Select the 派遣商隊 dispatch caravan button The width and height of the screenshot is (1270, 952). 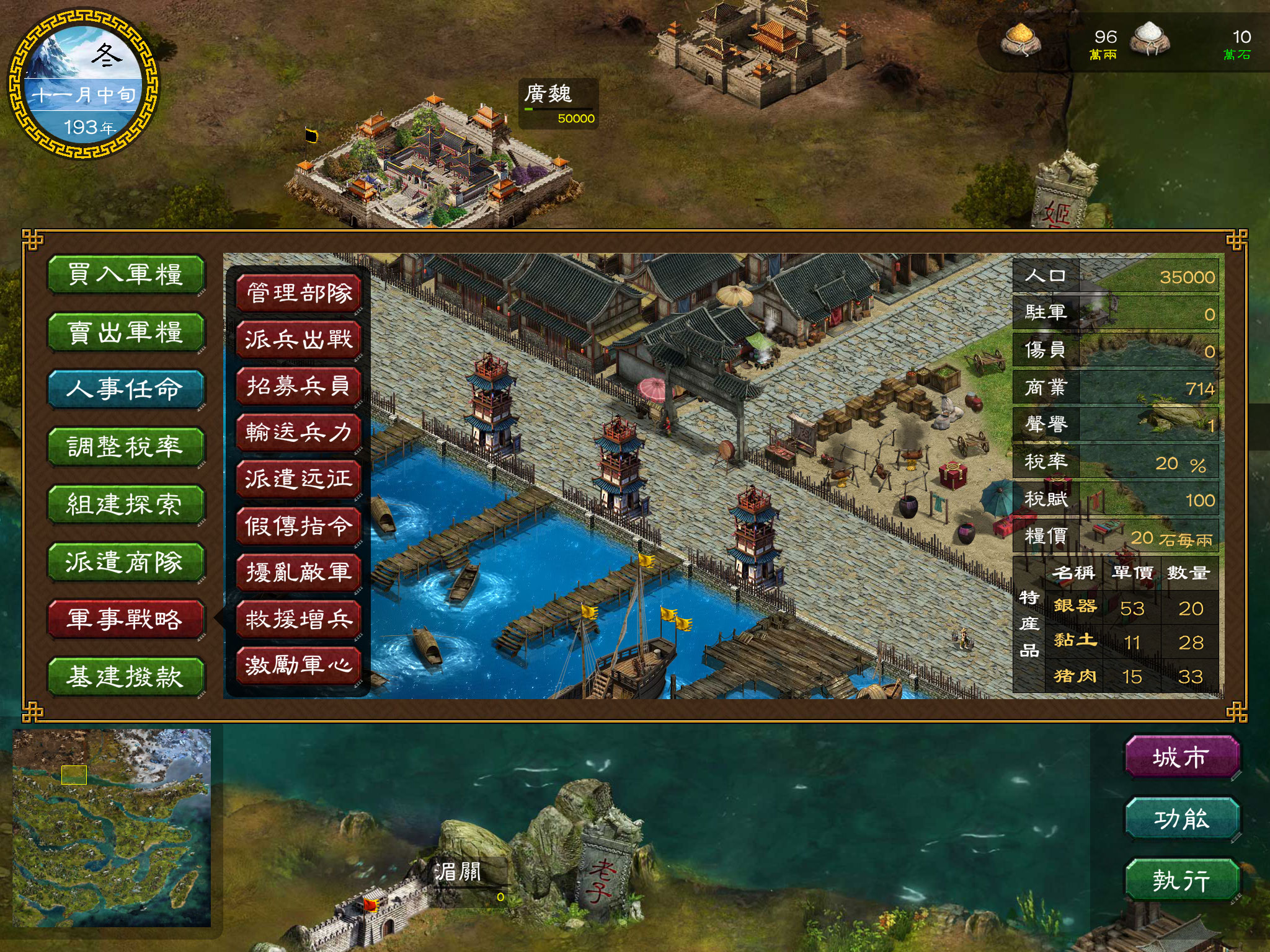point(126,562)
